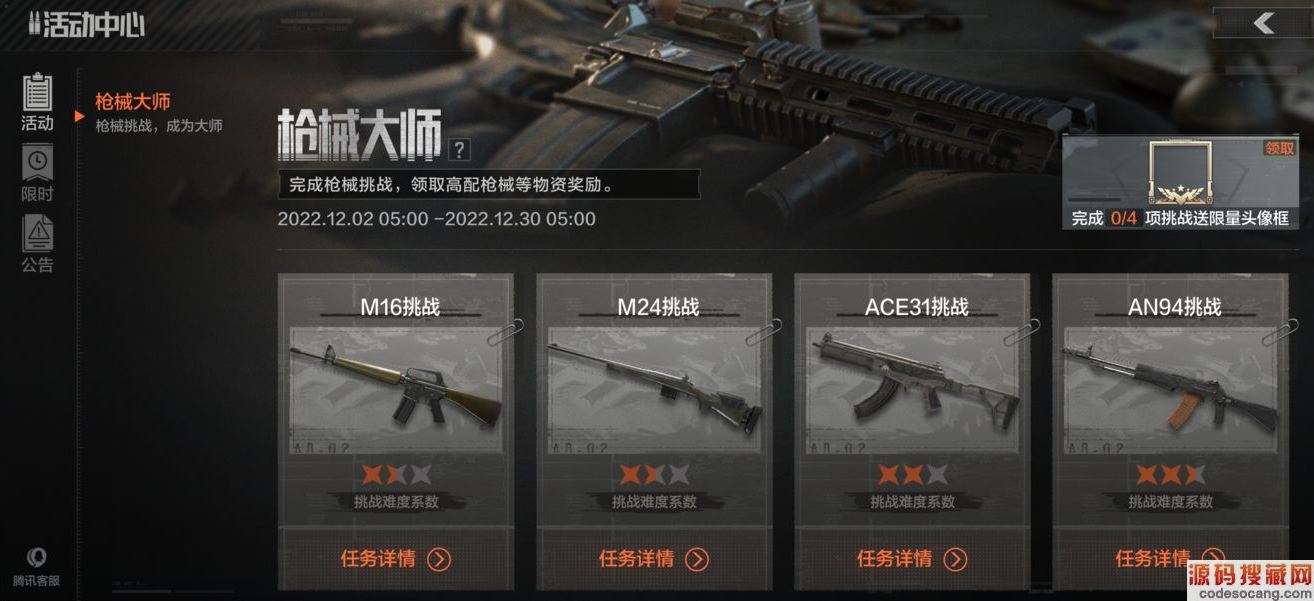Contact 腾讯客服 customer support
The image size is (1314, 601).
[x=37, y=566]
